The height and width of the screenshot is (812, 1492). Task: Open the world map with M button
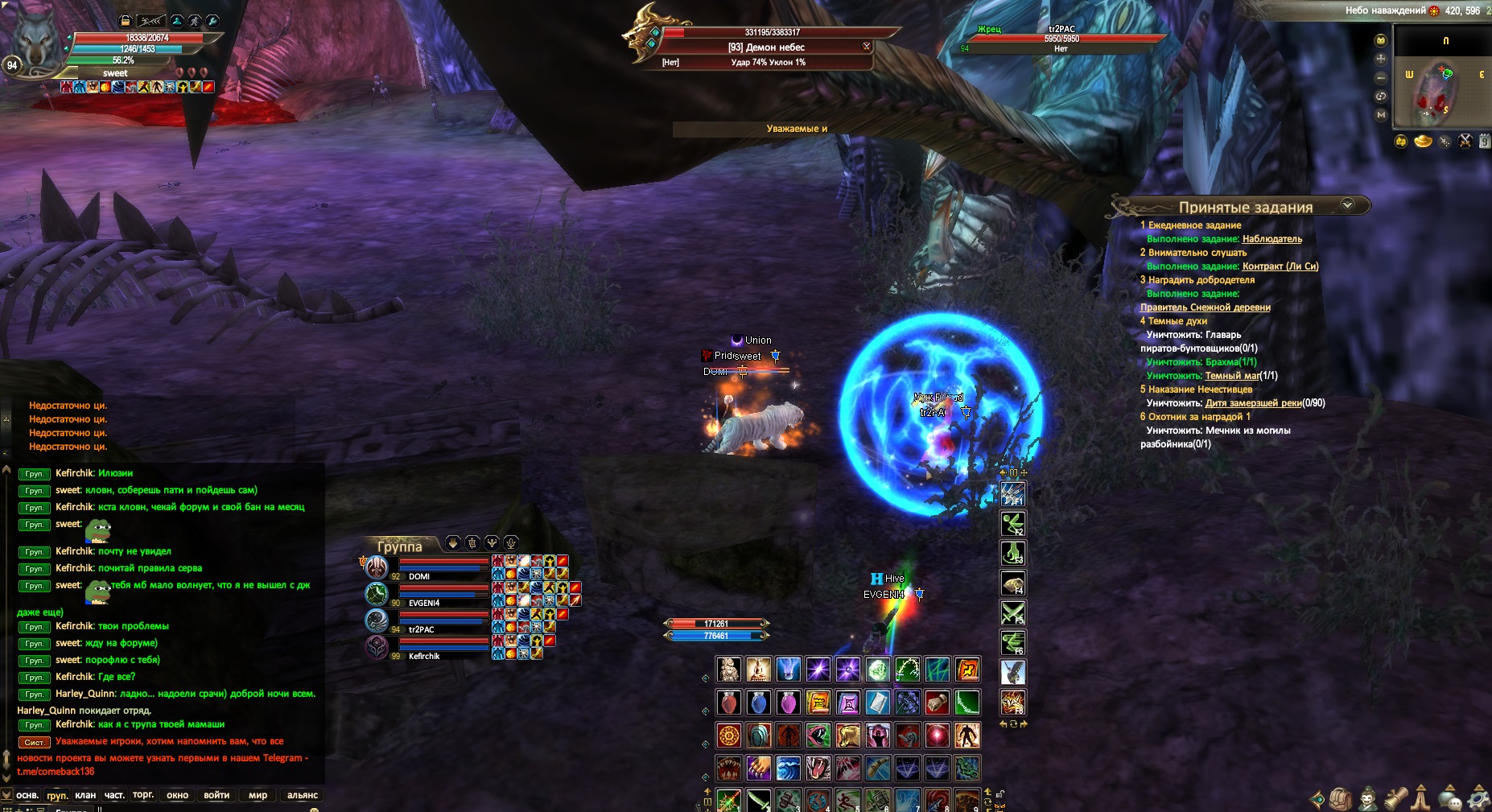point(1381,115)
